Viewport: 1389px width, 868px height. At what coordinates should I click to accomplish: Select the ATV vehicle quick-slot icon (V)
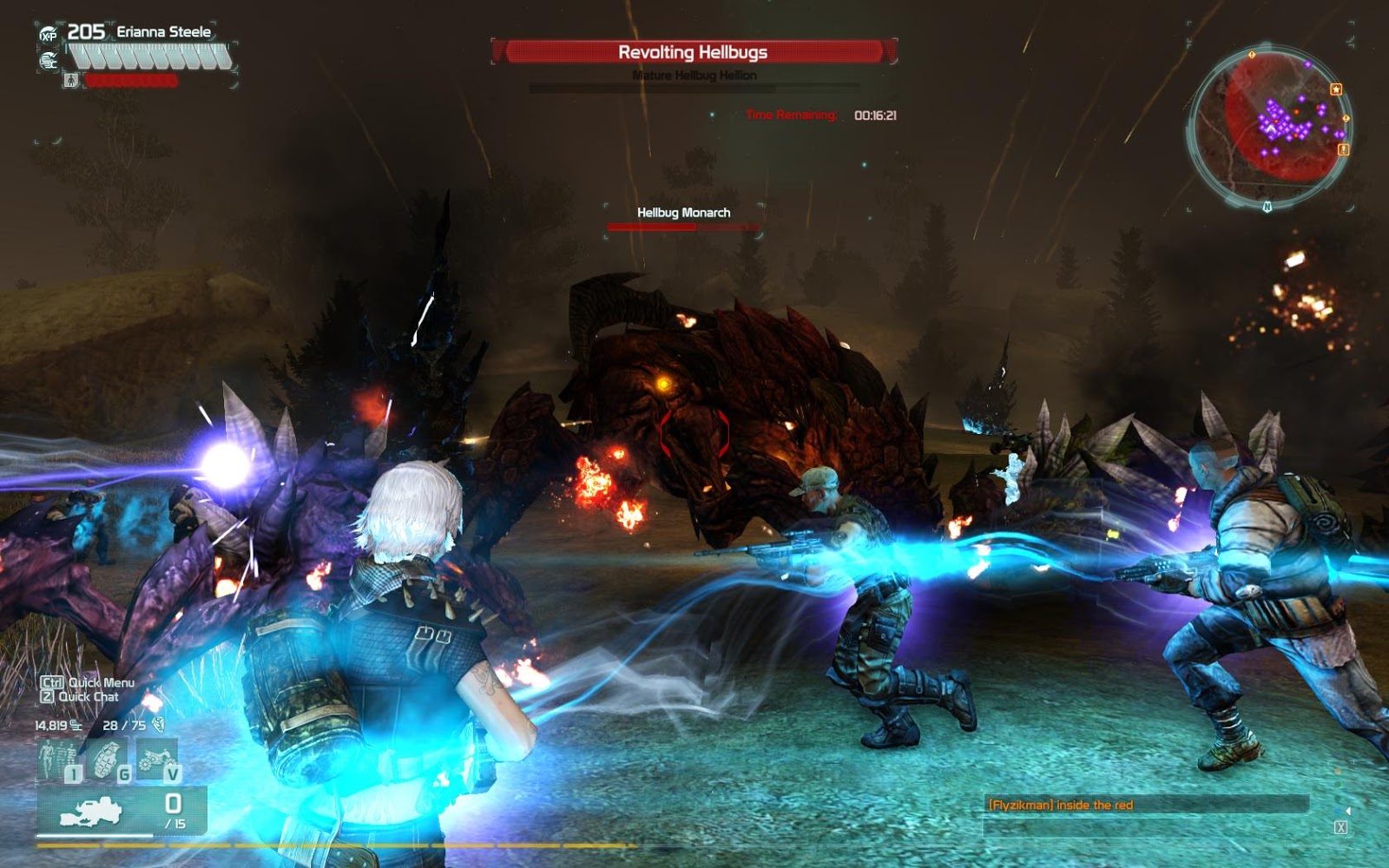pyautogui.click(x=156, y=758)
